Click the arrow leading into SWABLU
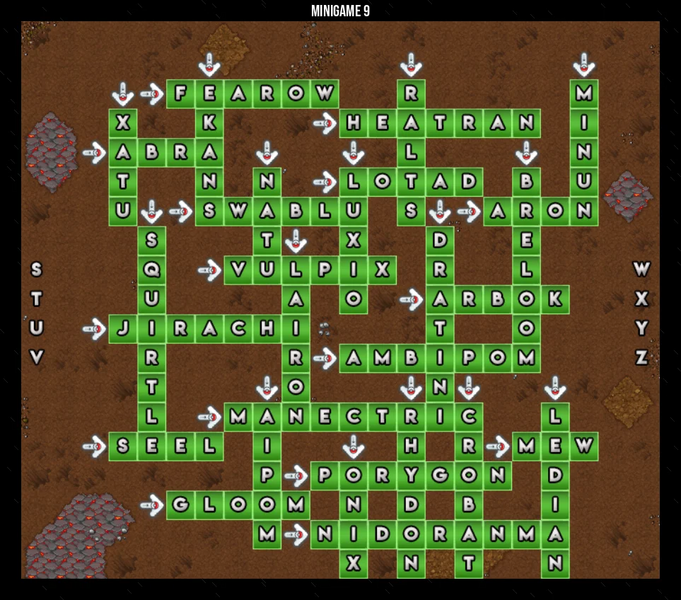Viewport: 681px width, 600px height. (181, 211)
